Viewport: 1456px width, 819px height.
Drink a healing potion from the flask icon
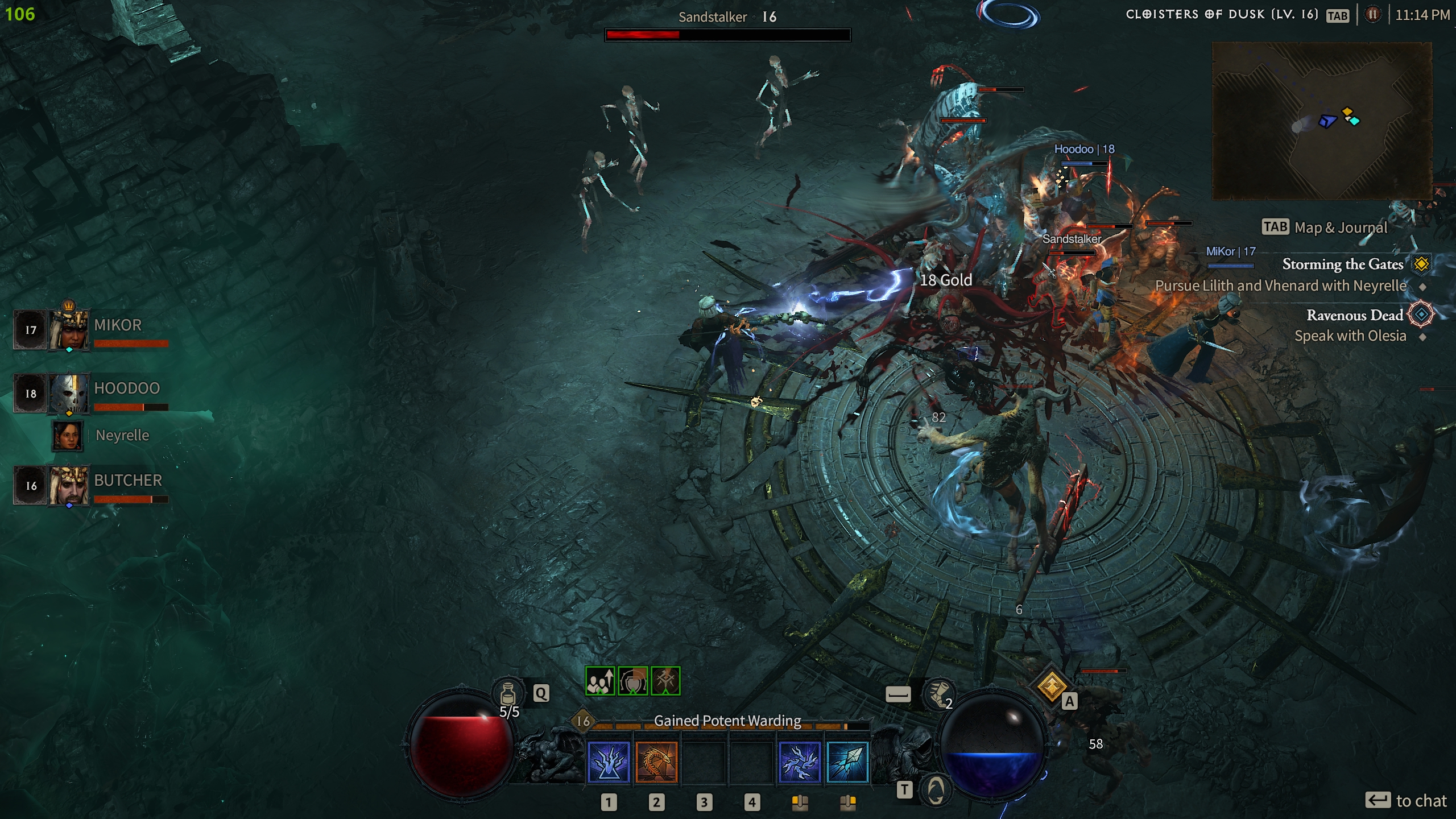point(508,694)
